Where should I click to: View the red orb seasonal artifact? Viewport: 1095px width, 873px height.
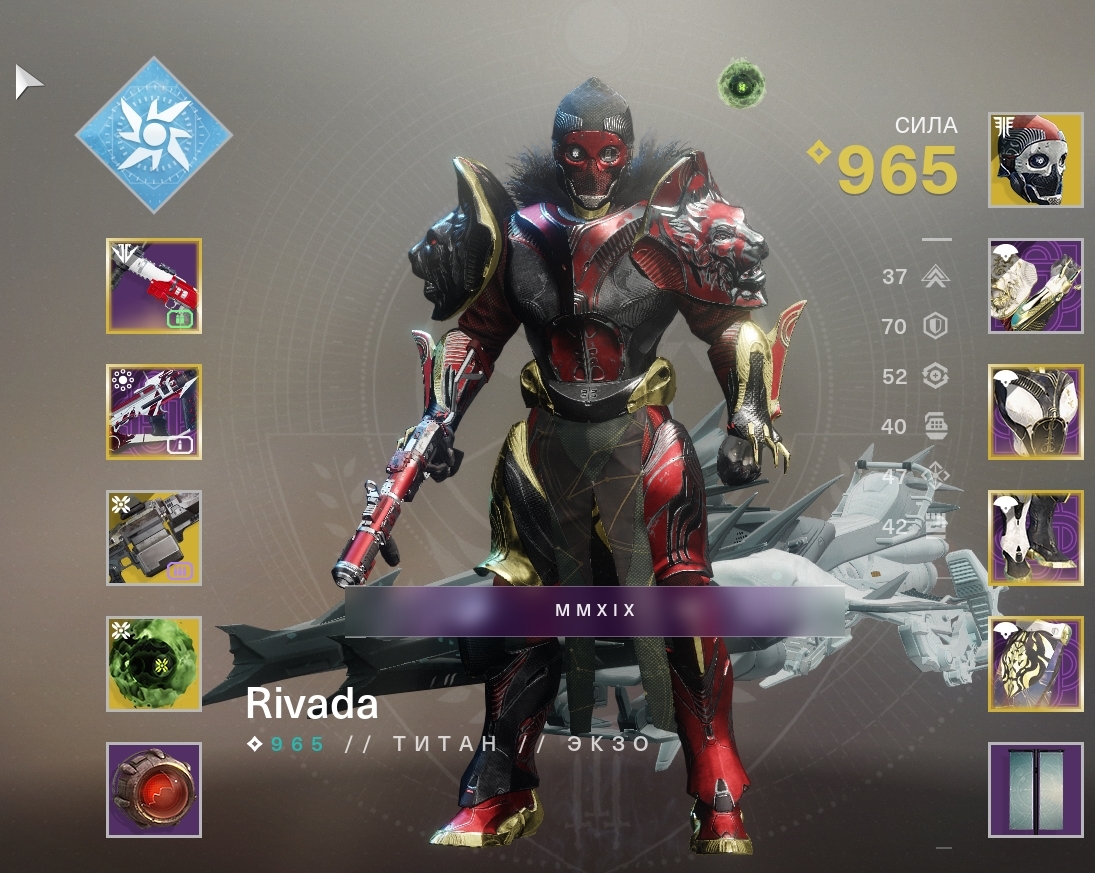(x=154, y=790)
